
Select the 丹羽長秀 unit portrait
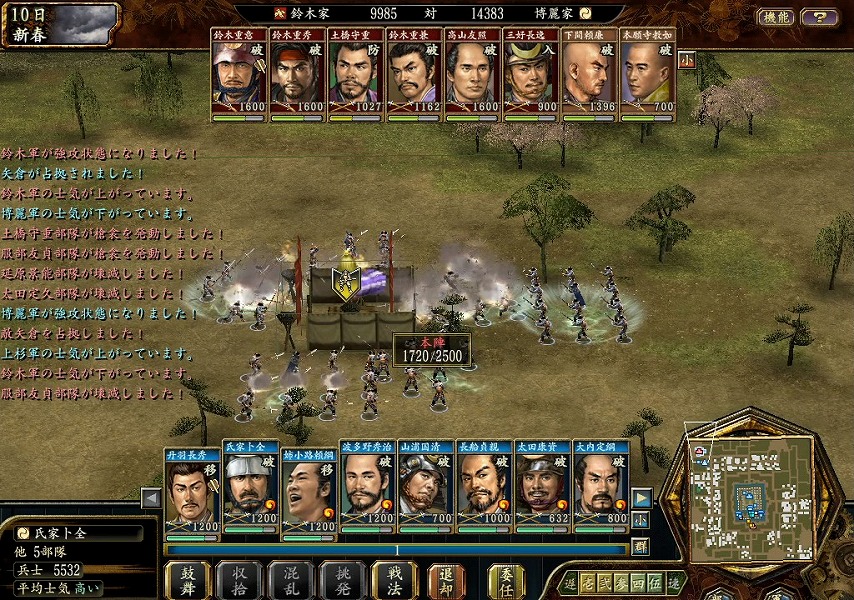pyautogui.click(x=192, y=490)
